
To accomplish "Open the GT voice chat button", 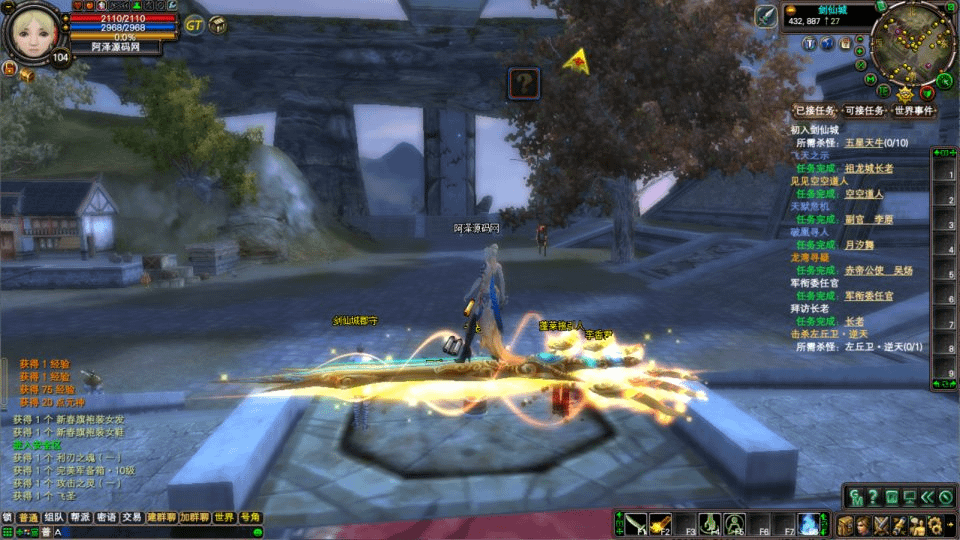I will (x=194, y=25).
